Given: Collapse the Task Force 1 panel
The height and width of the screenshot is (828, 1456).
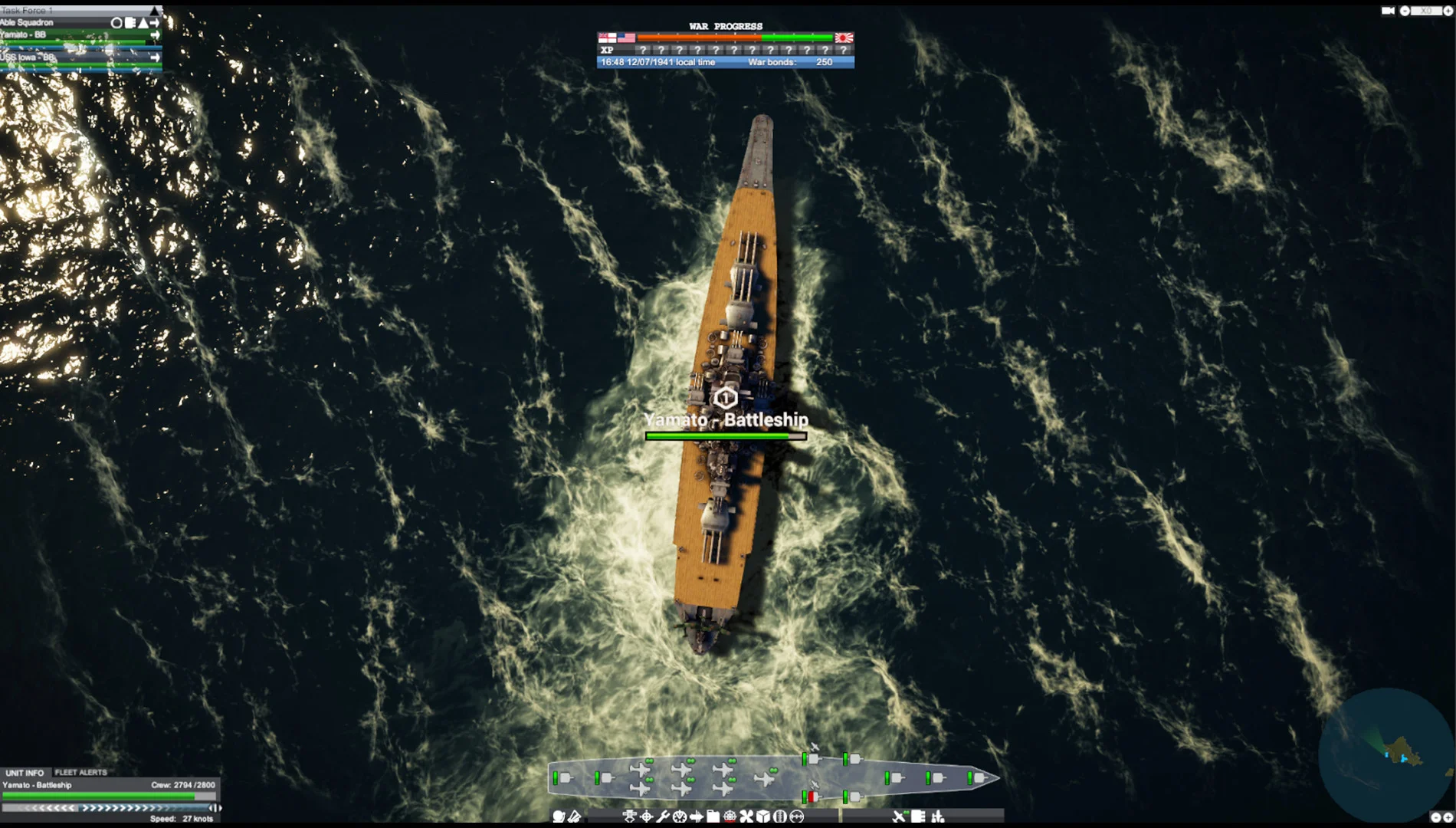Looking at the screenshot, I should coord(155,11).
